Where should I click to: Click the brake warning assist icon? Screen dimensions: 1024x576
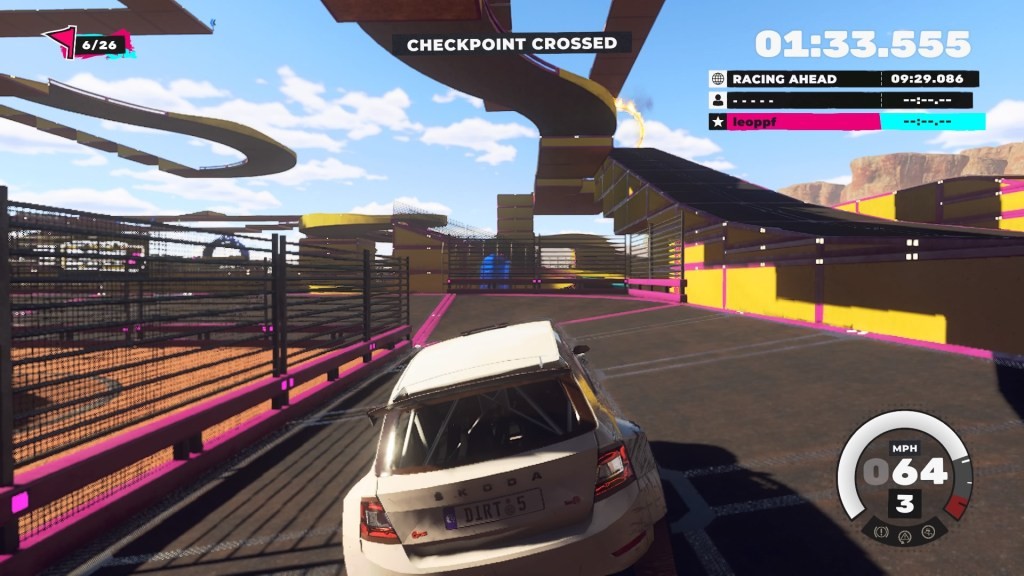click(881, 530)
